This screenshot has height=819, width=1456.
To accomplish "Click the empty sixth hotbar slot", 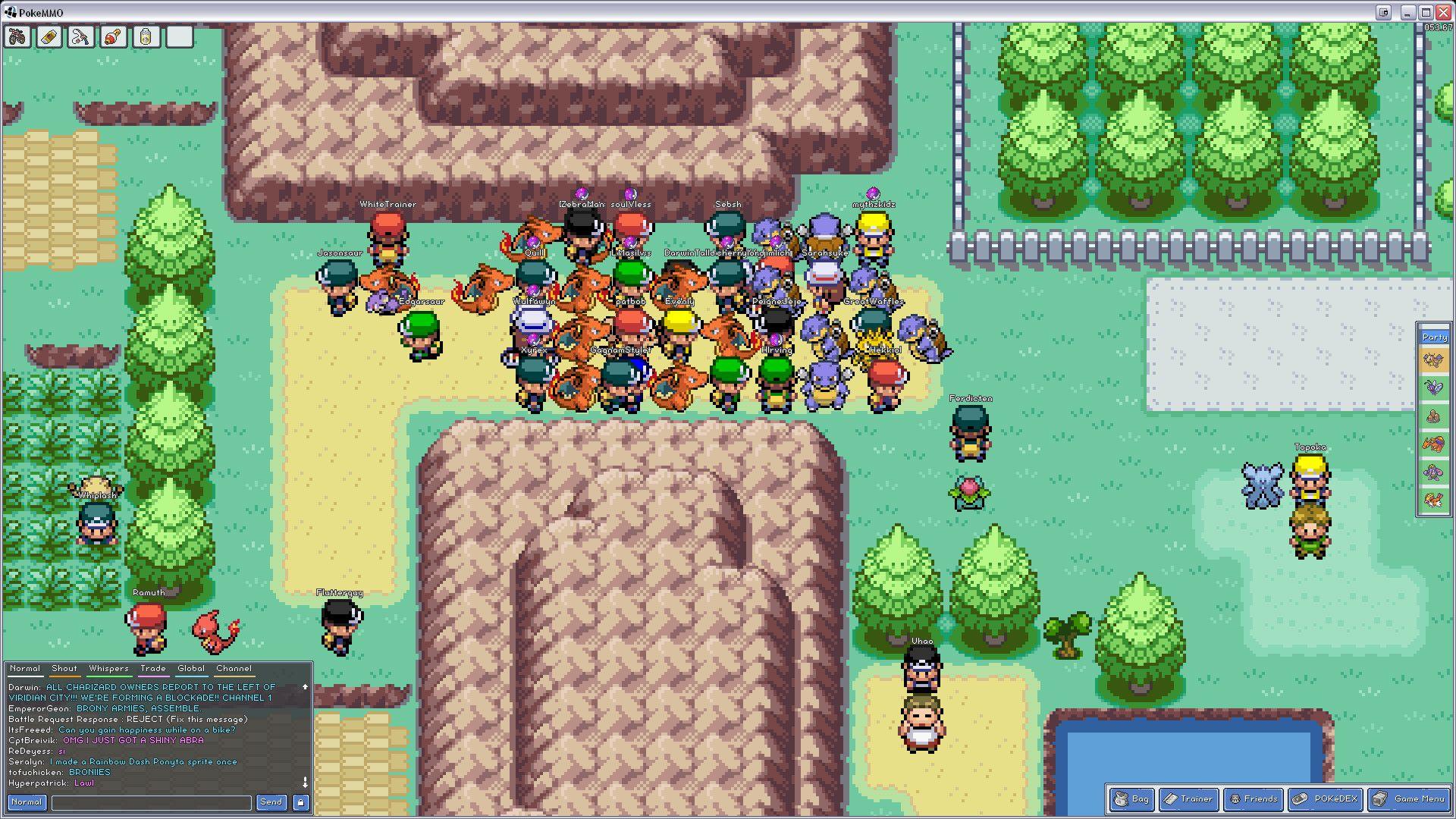I will pyautogui.click(x=178, y=36).
